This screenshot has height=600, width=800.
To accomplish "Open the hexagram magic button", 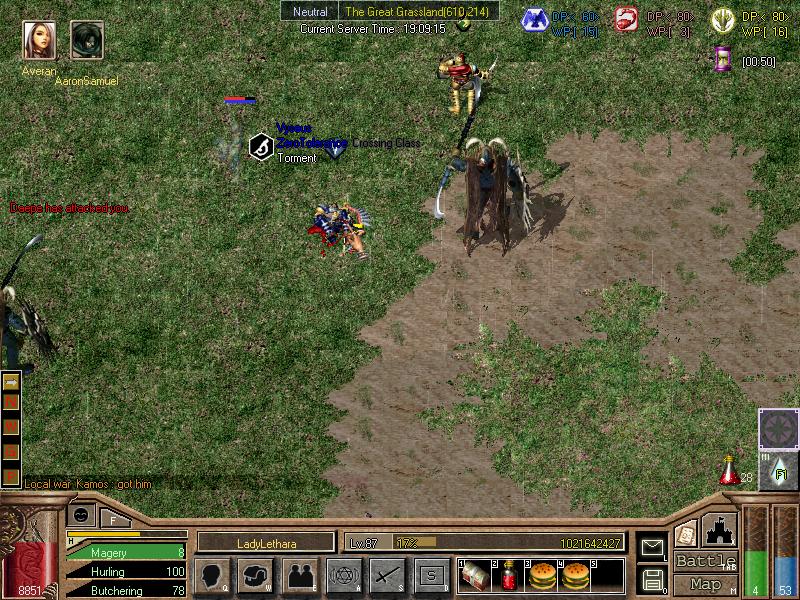I will pyautogui.click(x=344, y=575).
